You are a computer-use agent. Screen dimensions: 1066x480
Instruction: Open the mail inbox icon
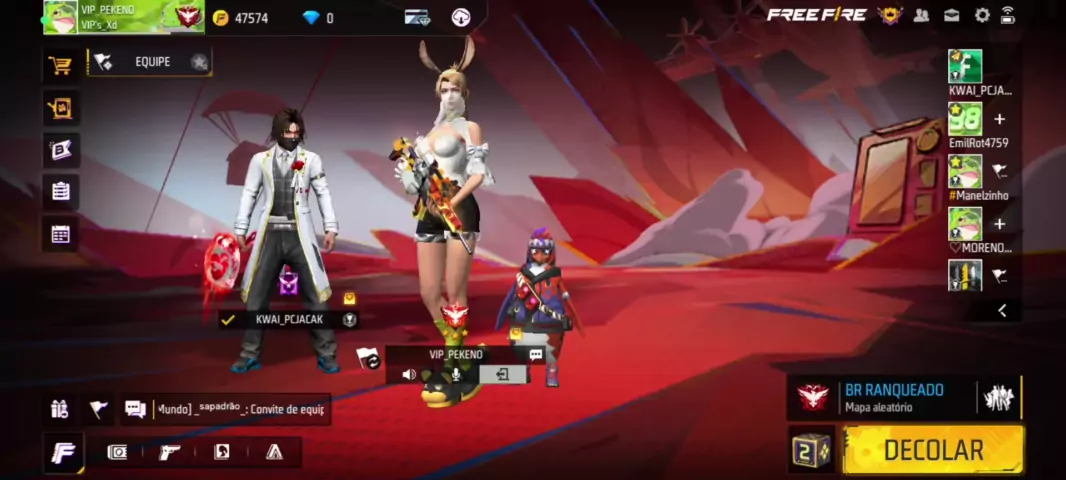pos(952,15)
